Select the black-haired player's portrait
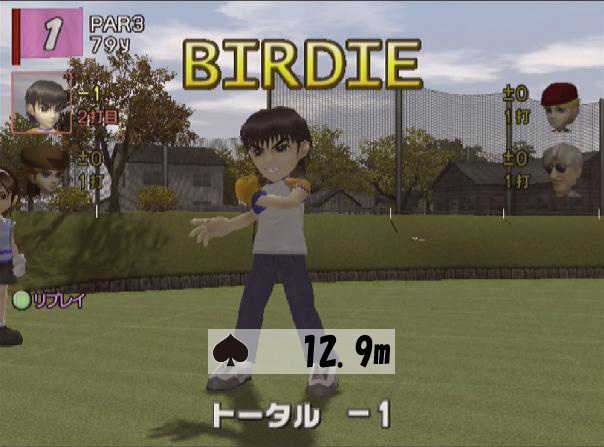 41,103
